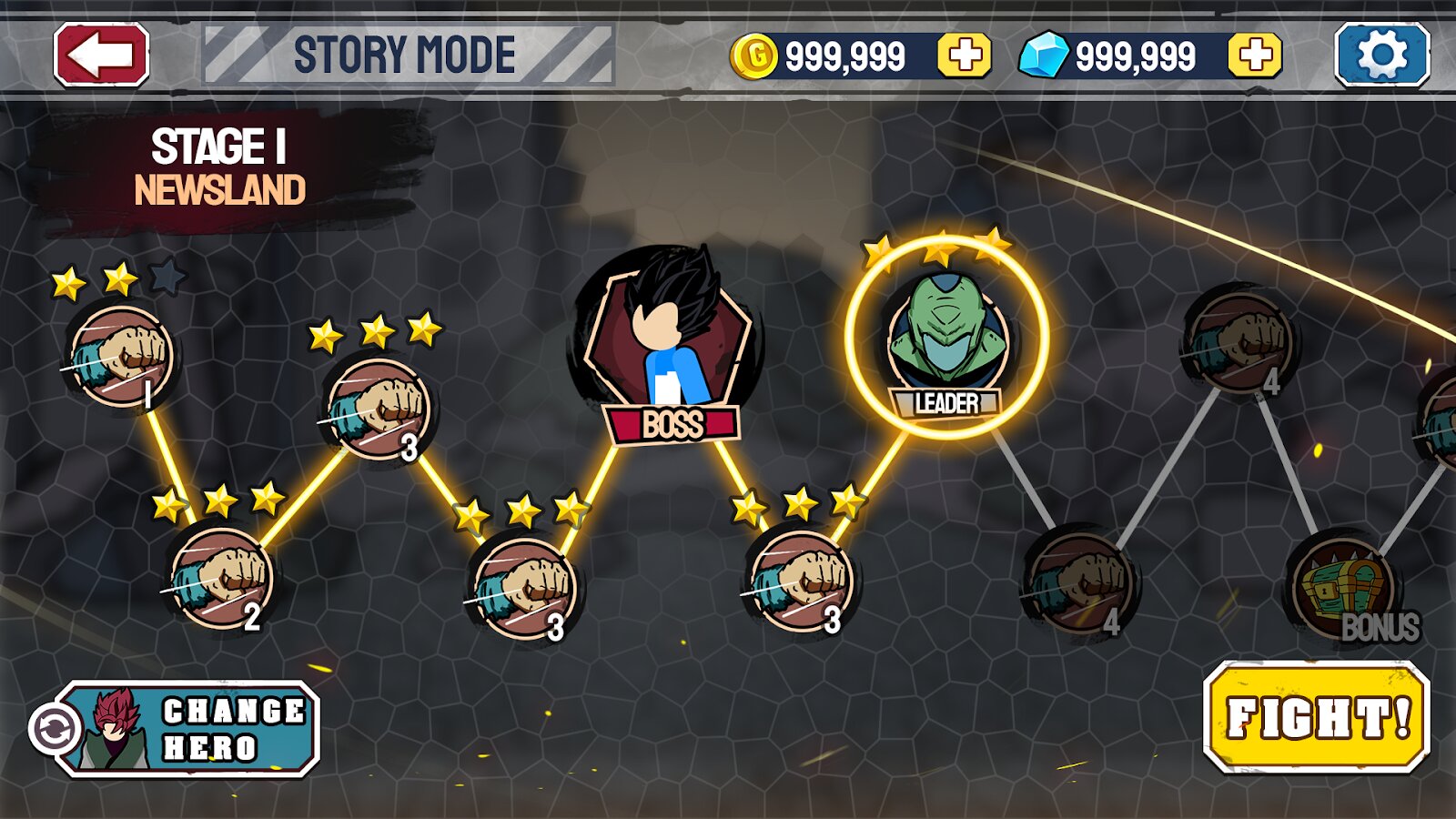Add more gold coins with plus button
Image resolution: width=1456 pixels, height=819 pixels.
click(x=965, y=56)
